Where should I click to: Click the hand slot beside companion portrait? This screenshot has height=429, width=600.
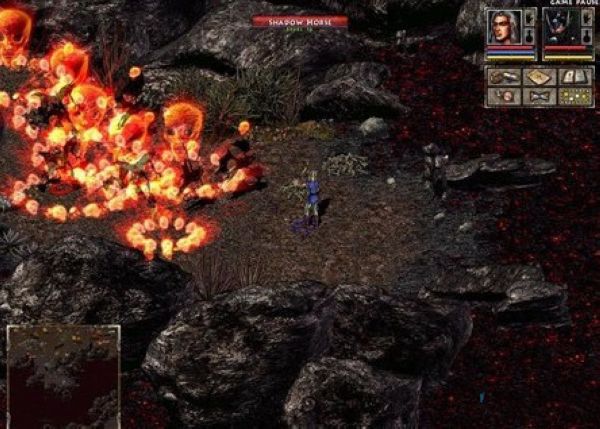(x=584, y=17)
